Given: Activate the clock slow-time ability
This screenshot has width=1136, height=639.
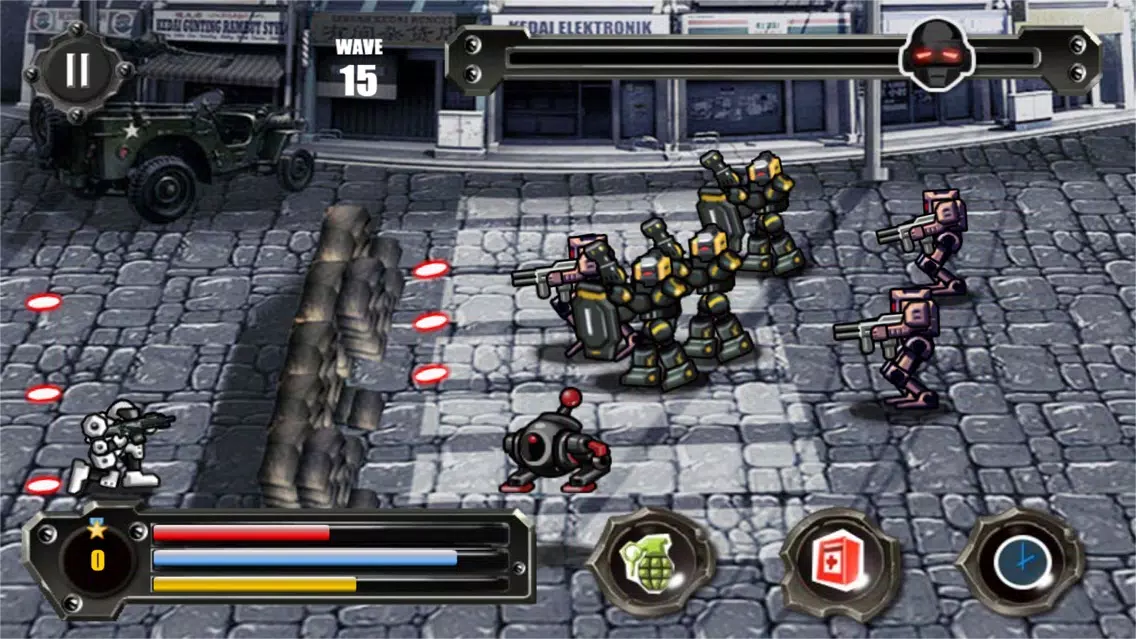Looking at the screenshot, I should (1021, 562).
